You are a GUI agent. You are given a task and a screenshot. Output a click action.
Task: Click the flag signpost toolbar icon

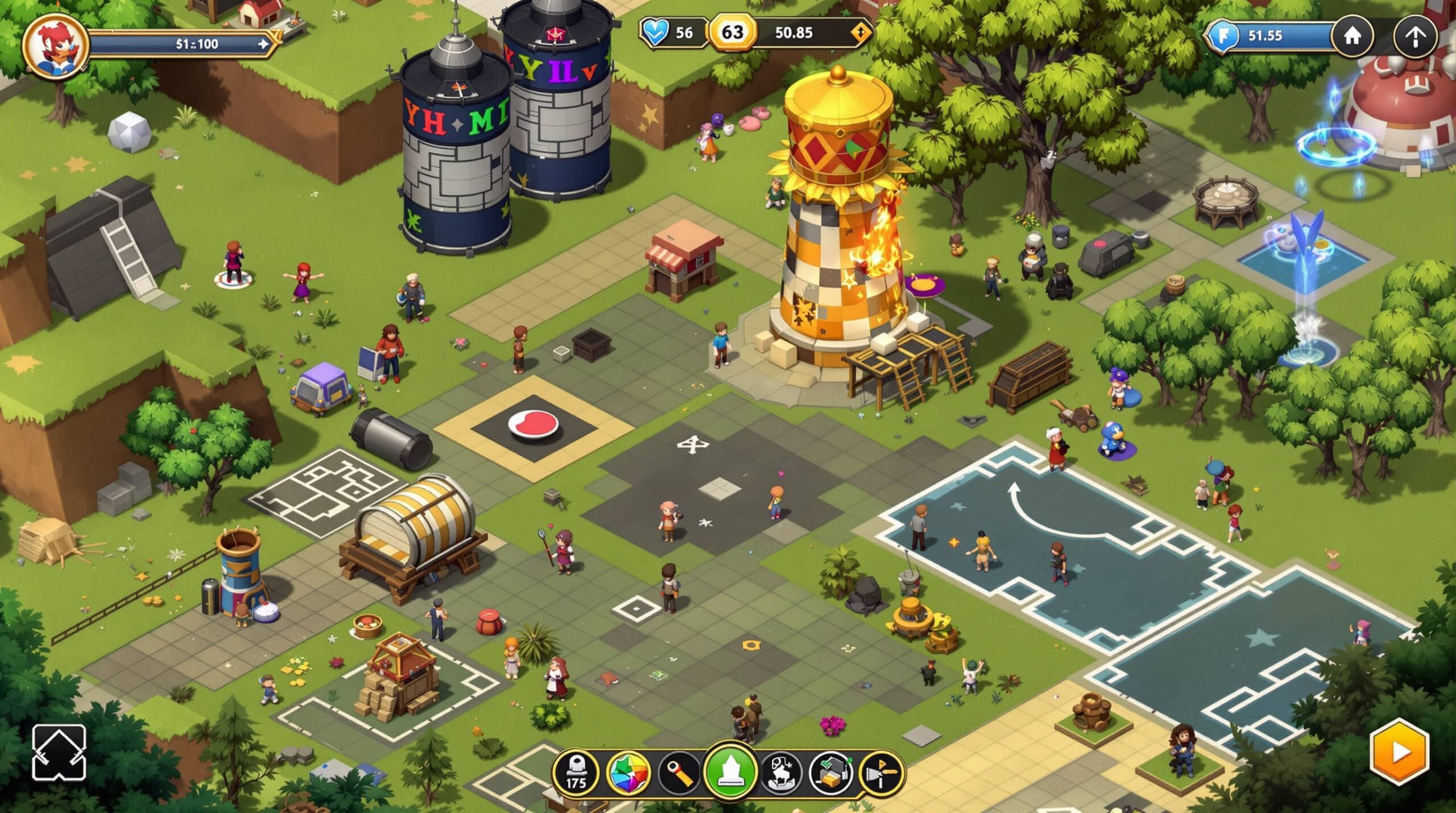[881, 773]
